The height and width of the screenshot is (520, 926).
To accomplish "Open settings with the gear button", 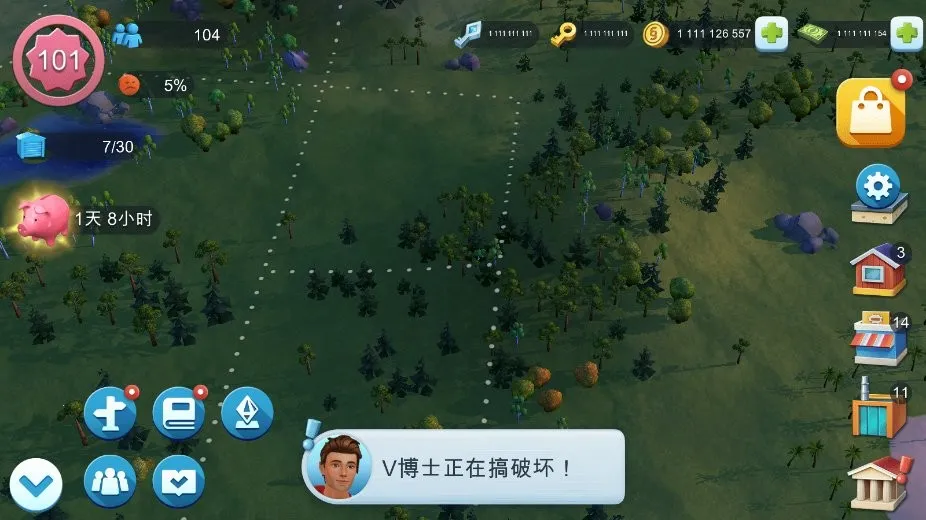I will tap(879, 192).
